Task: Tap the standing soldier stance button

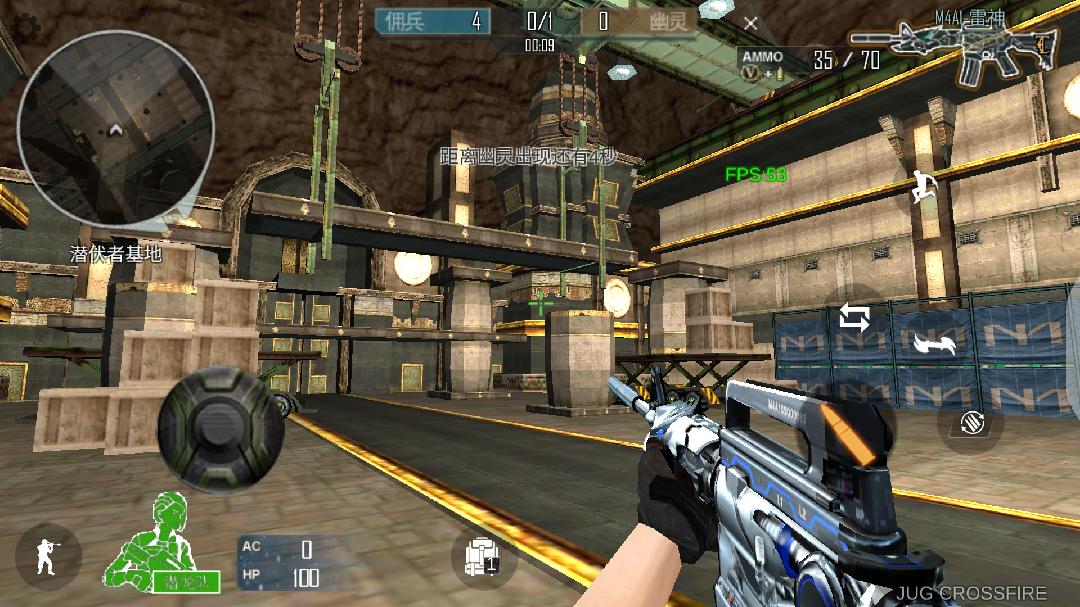Action: [x=47, y=555]
